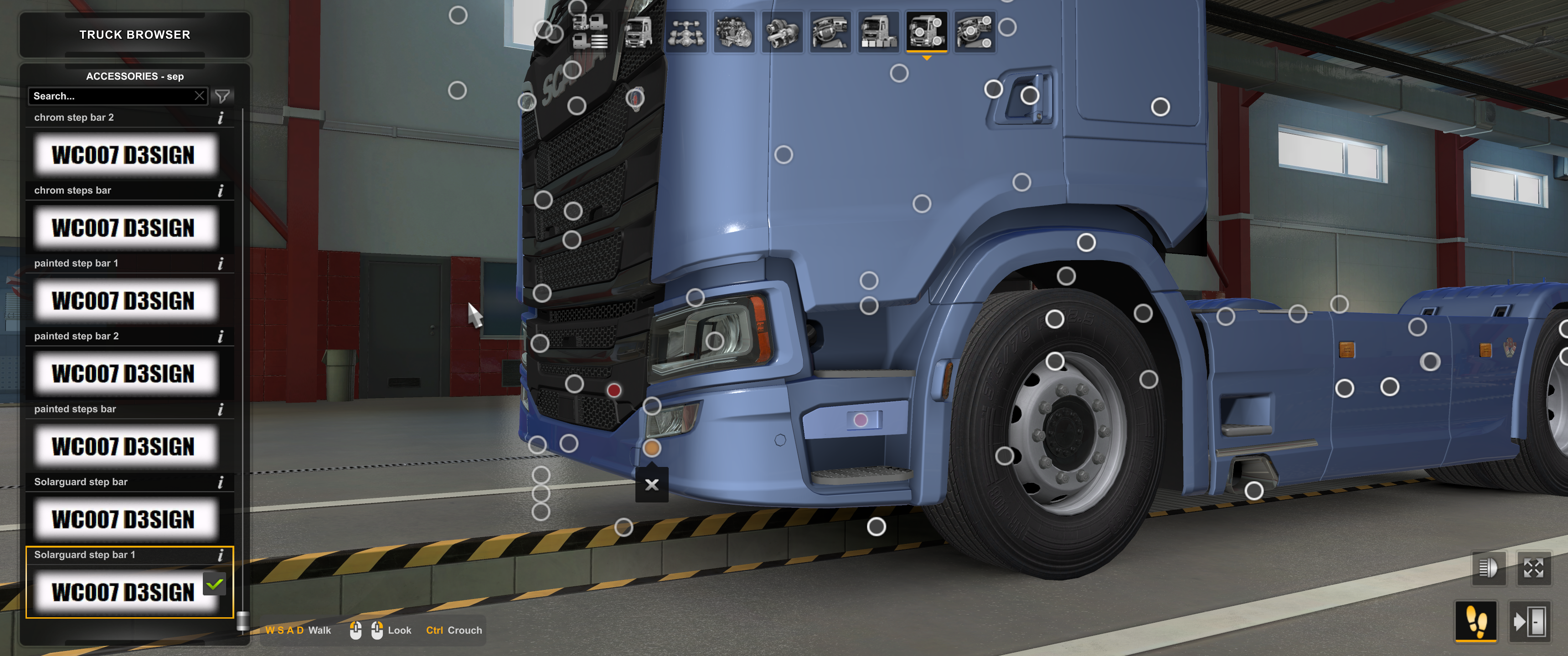Open the truck configuration list tab
This screenshot has height=656, width=1568.
click(589, 31)
